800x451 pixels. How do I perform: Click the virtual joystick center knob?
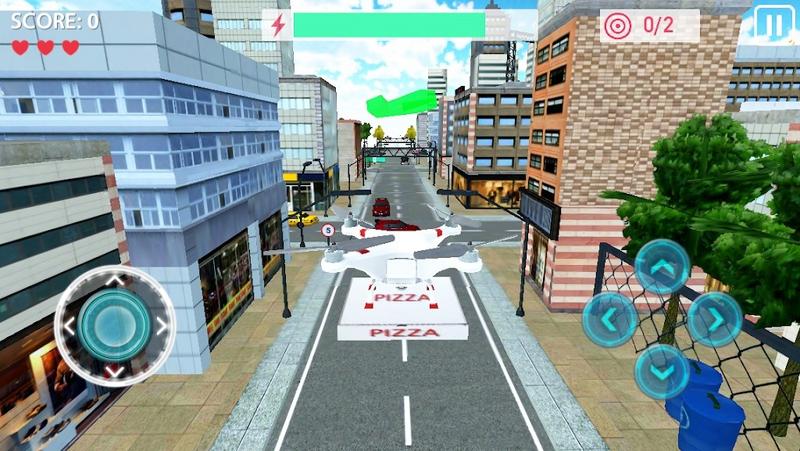tap(114, 324)
